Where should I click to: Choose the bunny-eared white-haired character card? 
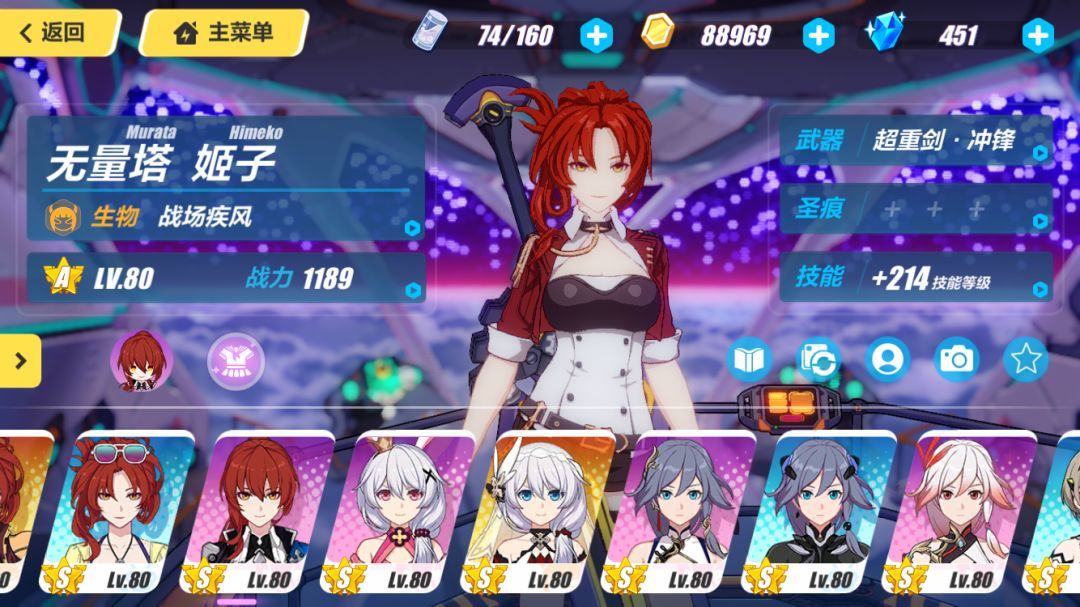(x=402, y=510)
